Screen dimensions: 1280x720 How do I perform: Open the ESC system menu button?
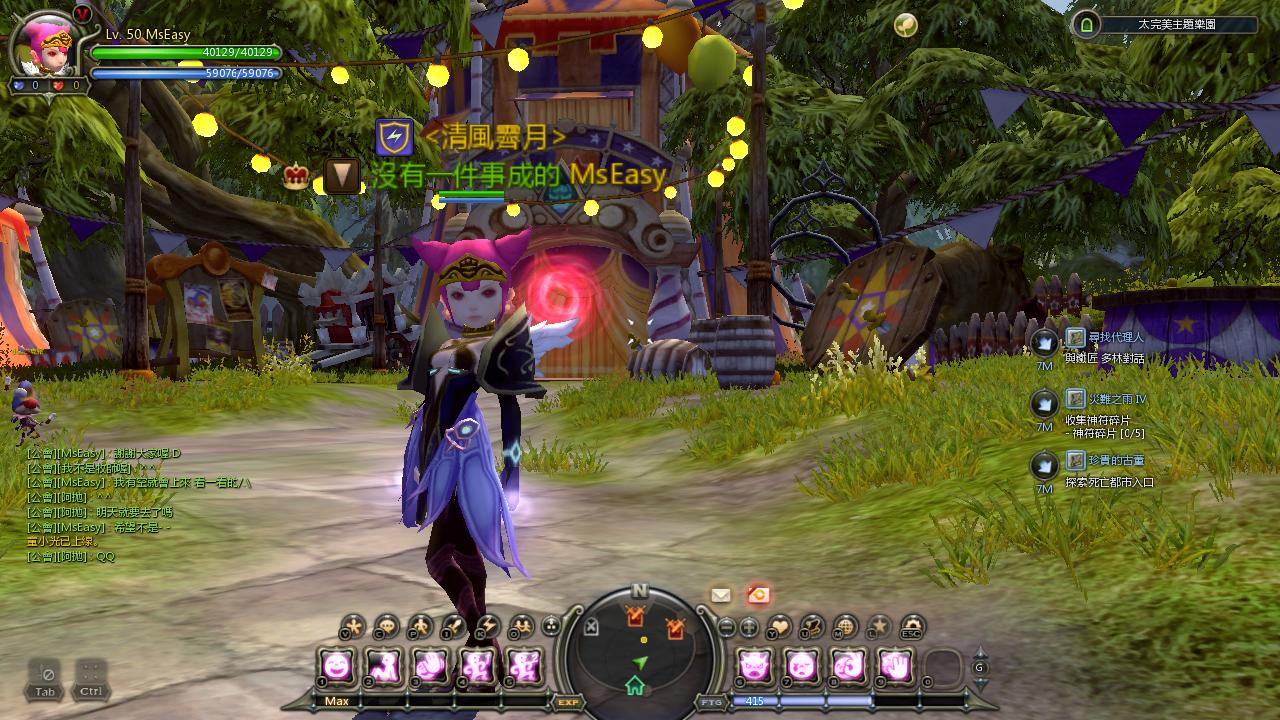pyautogui.click(x=910, y=627)
